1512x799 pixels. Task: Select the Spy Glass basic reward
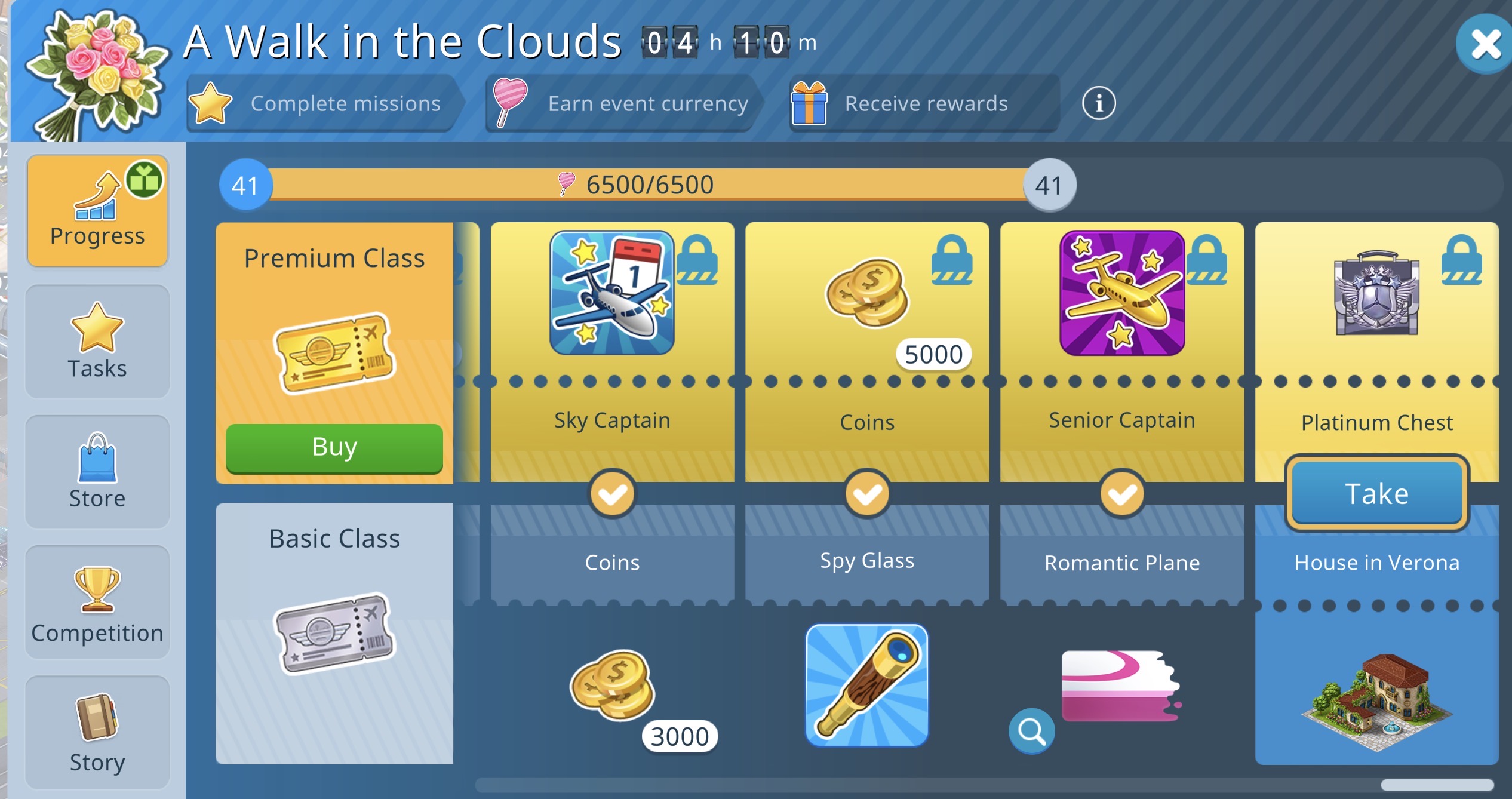[867, 686]
